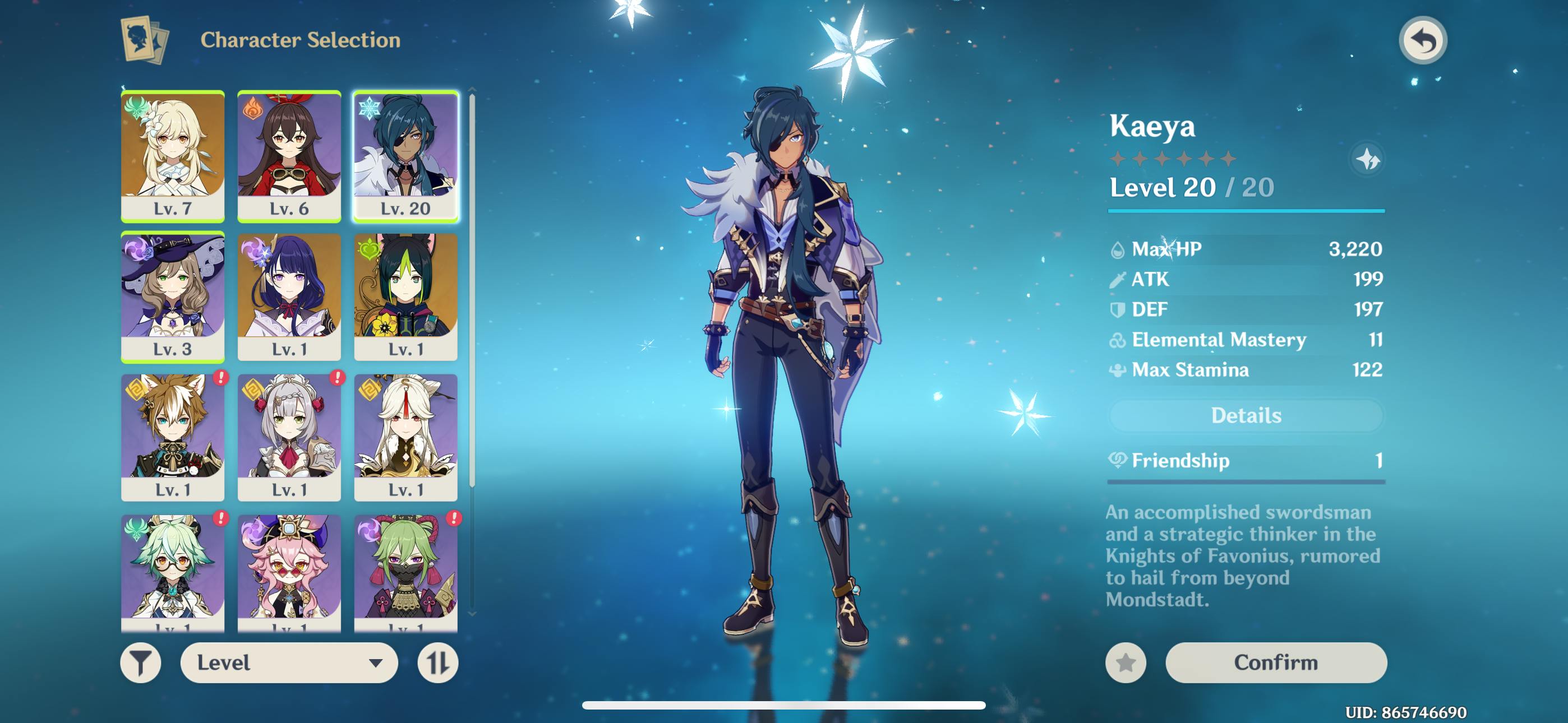1568x723 pixels.
Task: Select Kaeya's Lv. 20 character card
Action: [405, 156]
